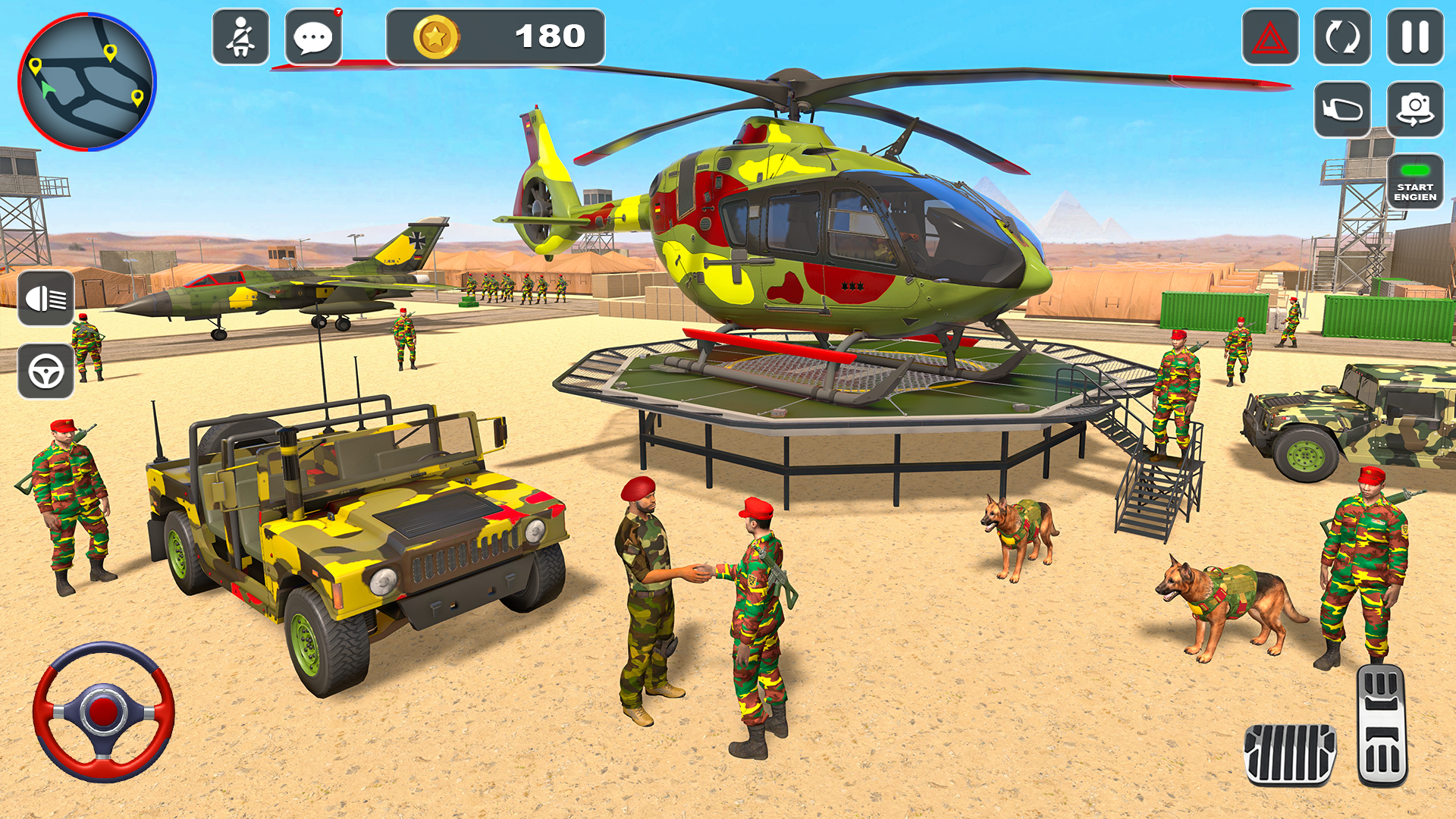
Task: Open the chat messages window
Action: [313, 36]
